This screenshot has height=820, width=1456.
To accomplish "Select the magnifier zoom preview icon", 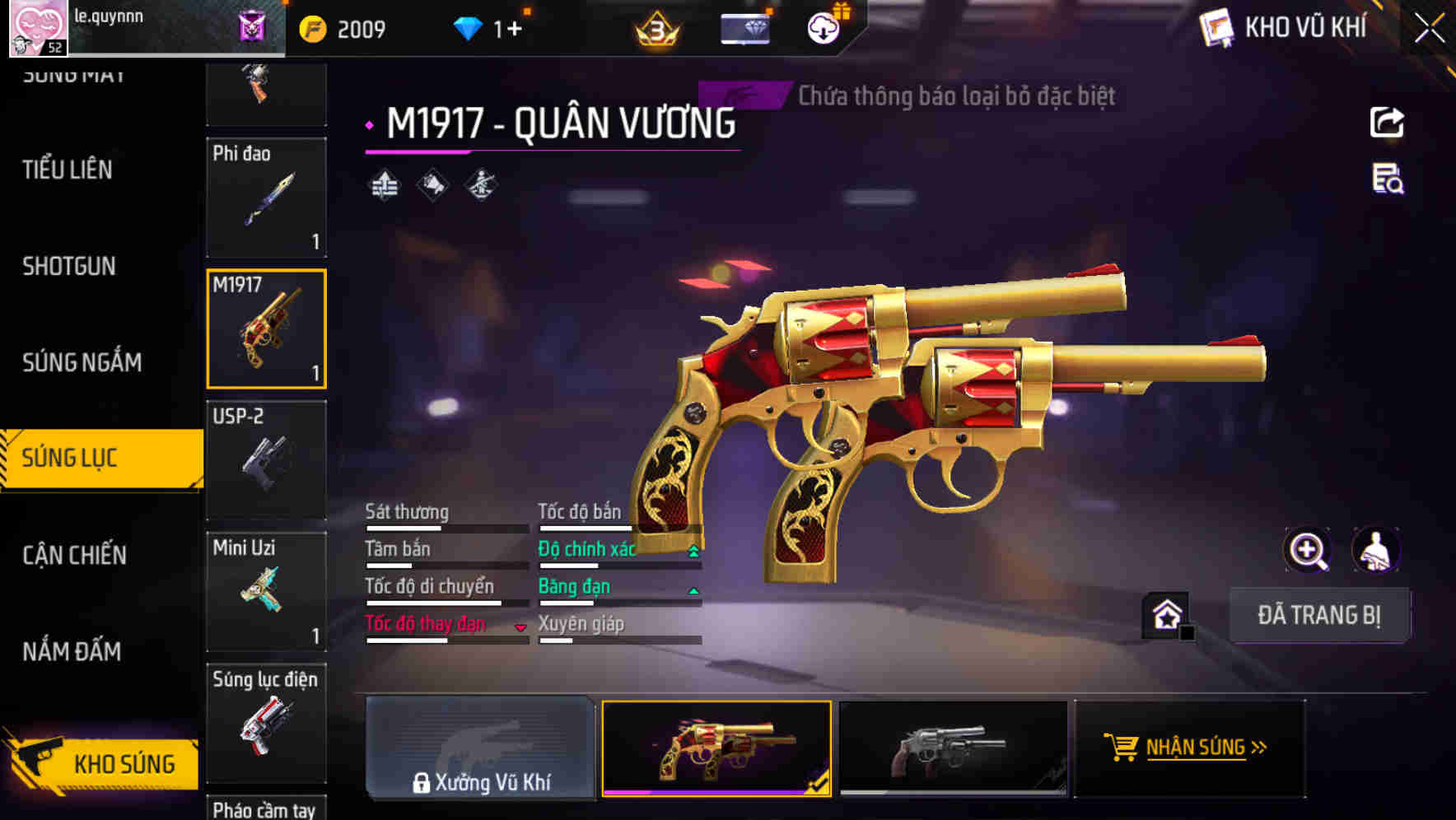I will 1308,550.
